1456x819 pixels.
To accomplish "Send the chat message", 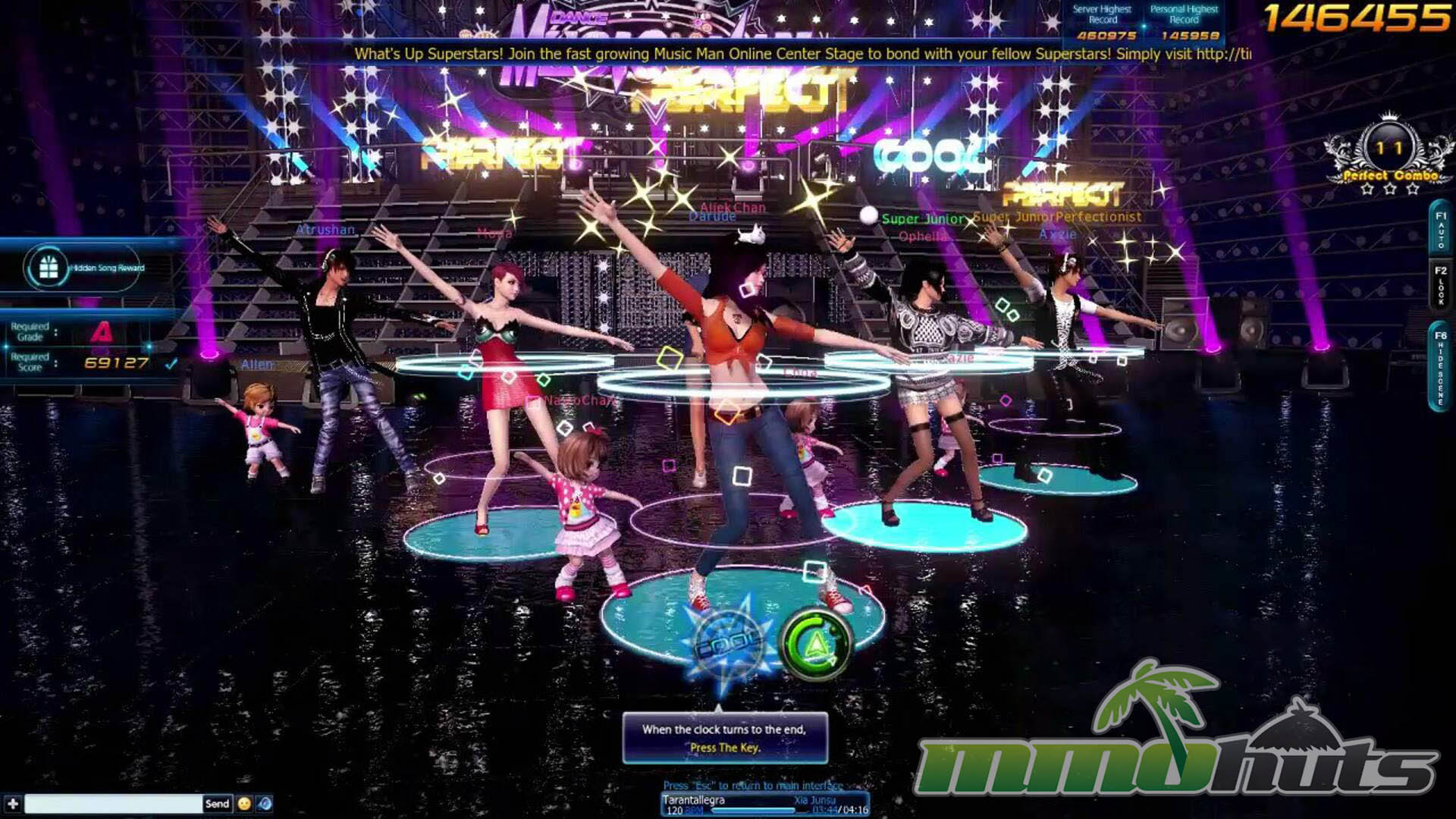I will click(217, 804).
